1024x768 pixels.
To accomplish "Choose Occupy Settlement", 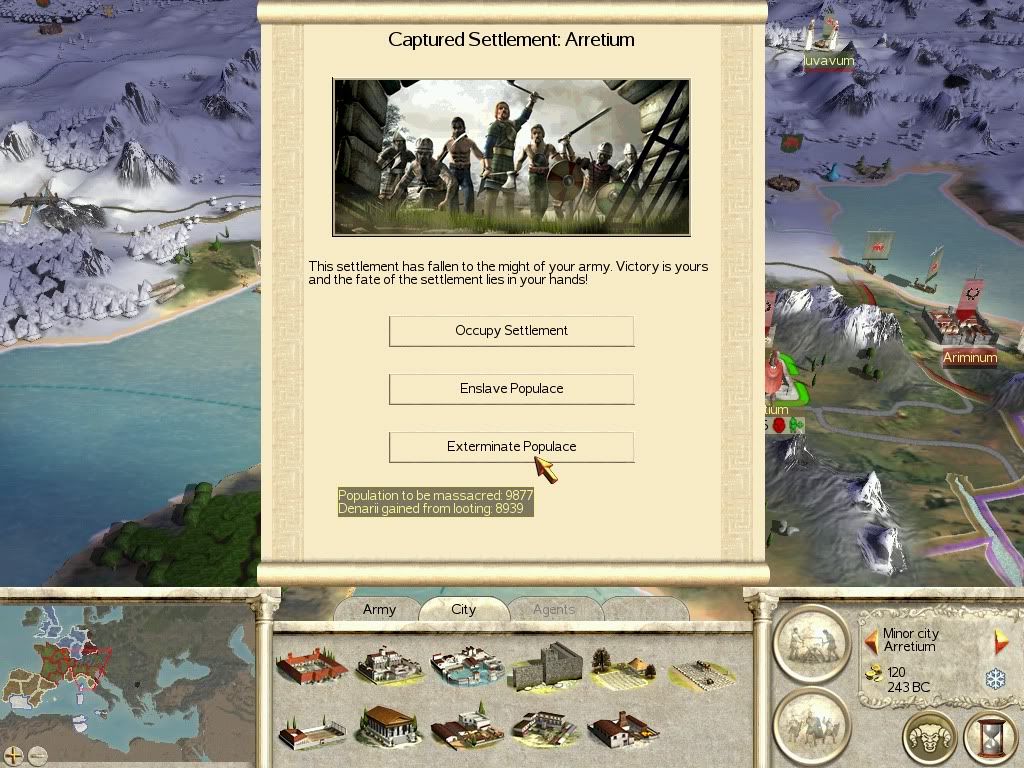I will [511, 331].
